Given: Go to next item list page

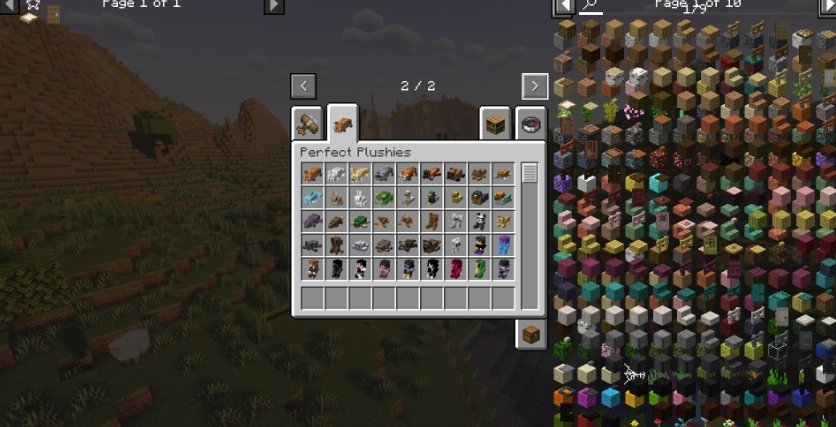Looking at the screenshot, I should (x=827, y=6).
